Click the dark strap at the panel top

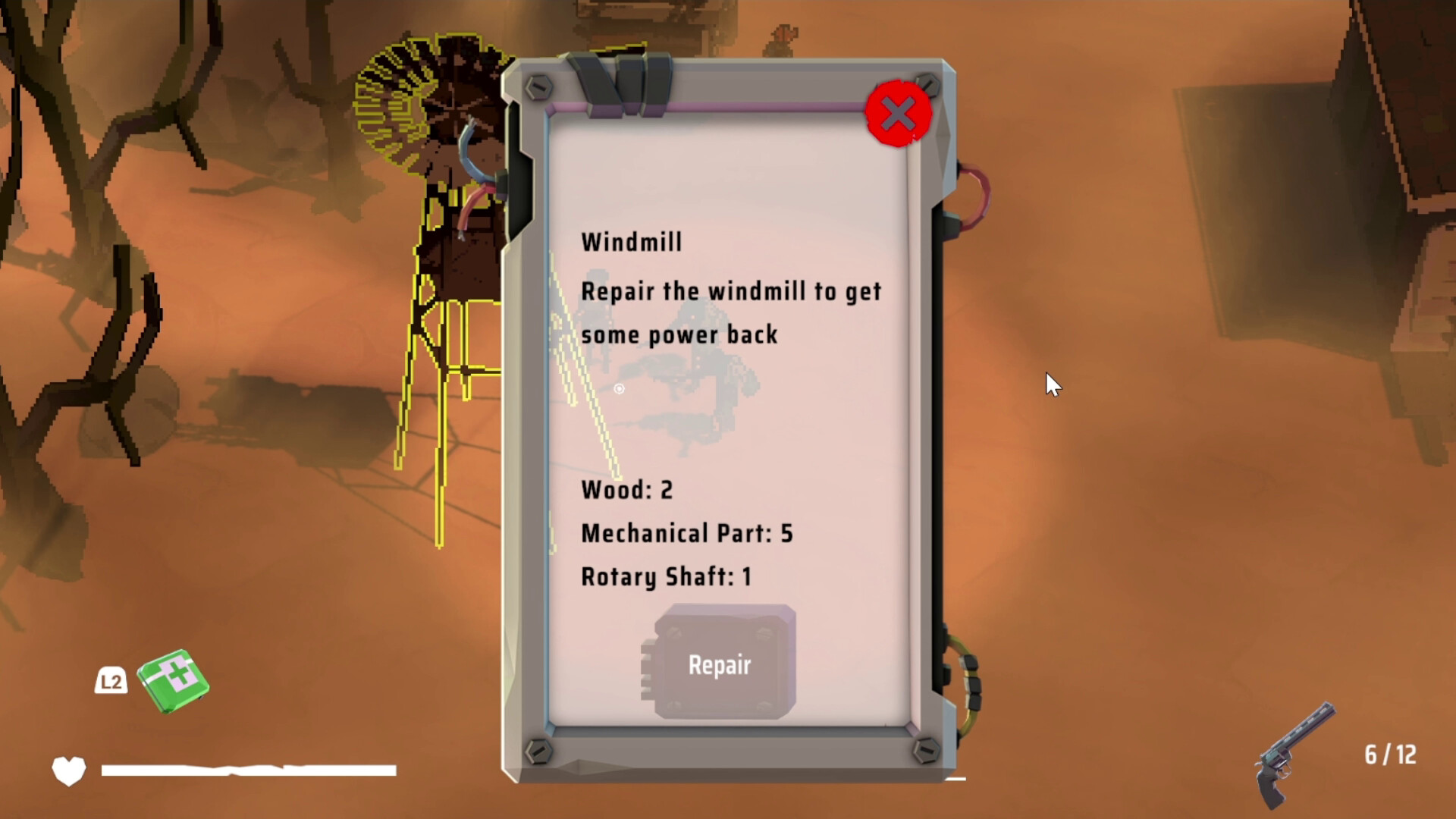point(622,80)
